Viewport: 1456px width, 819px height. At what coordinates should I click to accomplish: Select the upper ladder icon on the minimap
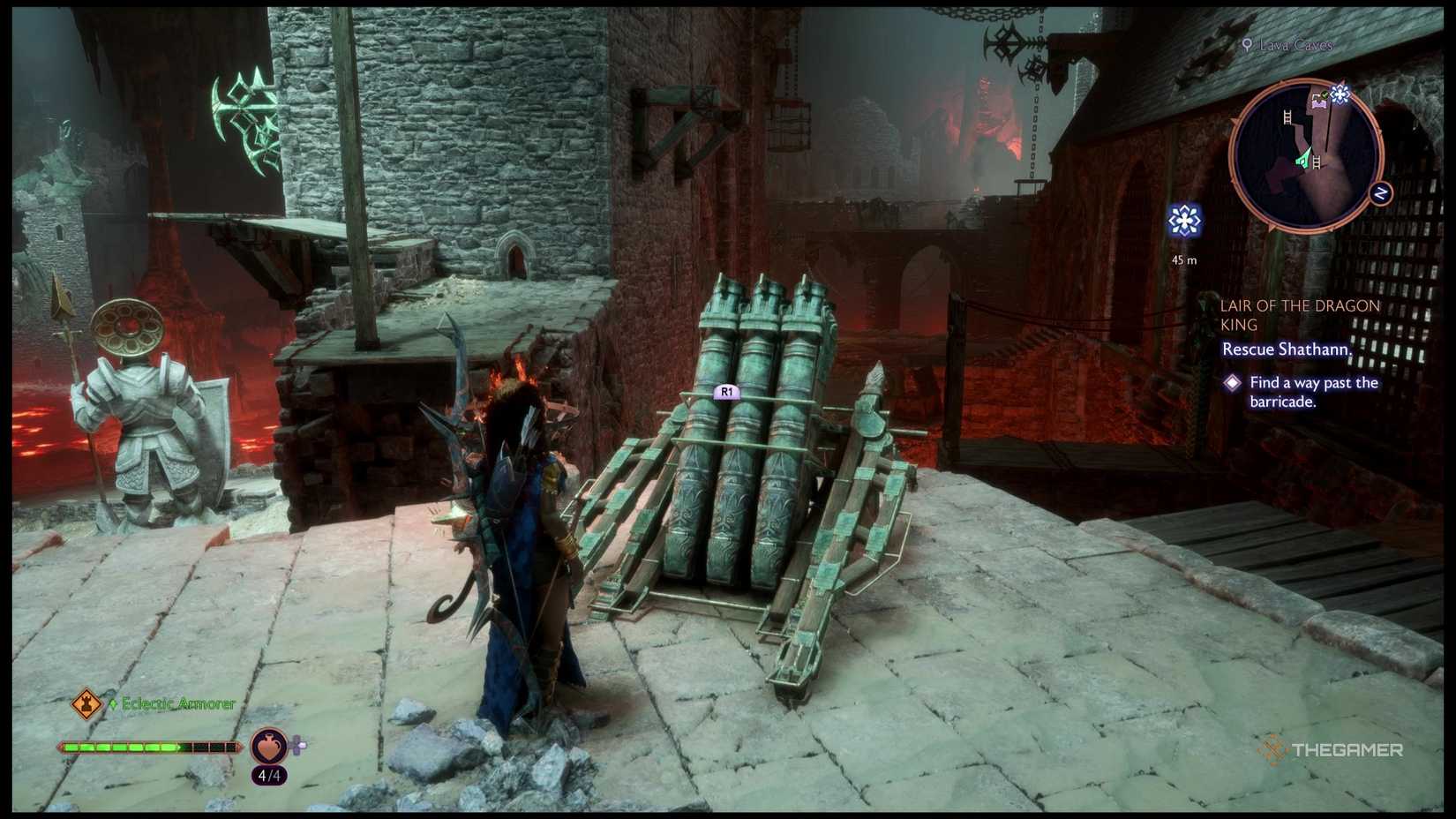click(x=1287, y=116)
